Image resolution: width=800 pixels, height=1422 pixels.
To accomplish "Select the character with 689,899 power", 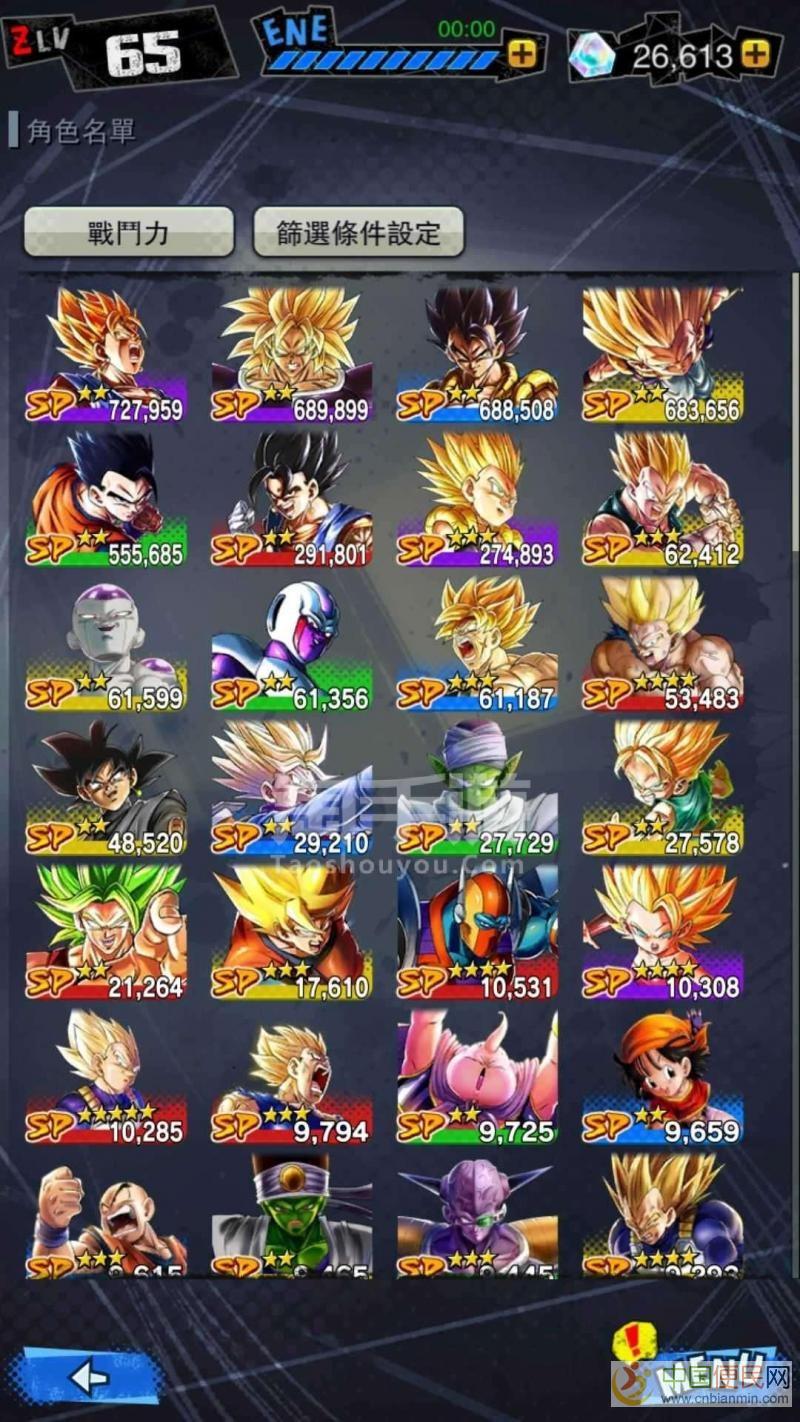I will point(291,355).
